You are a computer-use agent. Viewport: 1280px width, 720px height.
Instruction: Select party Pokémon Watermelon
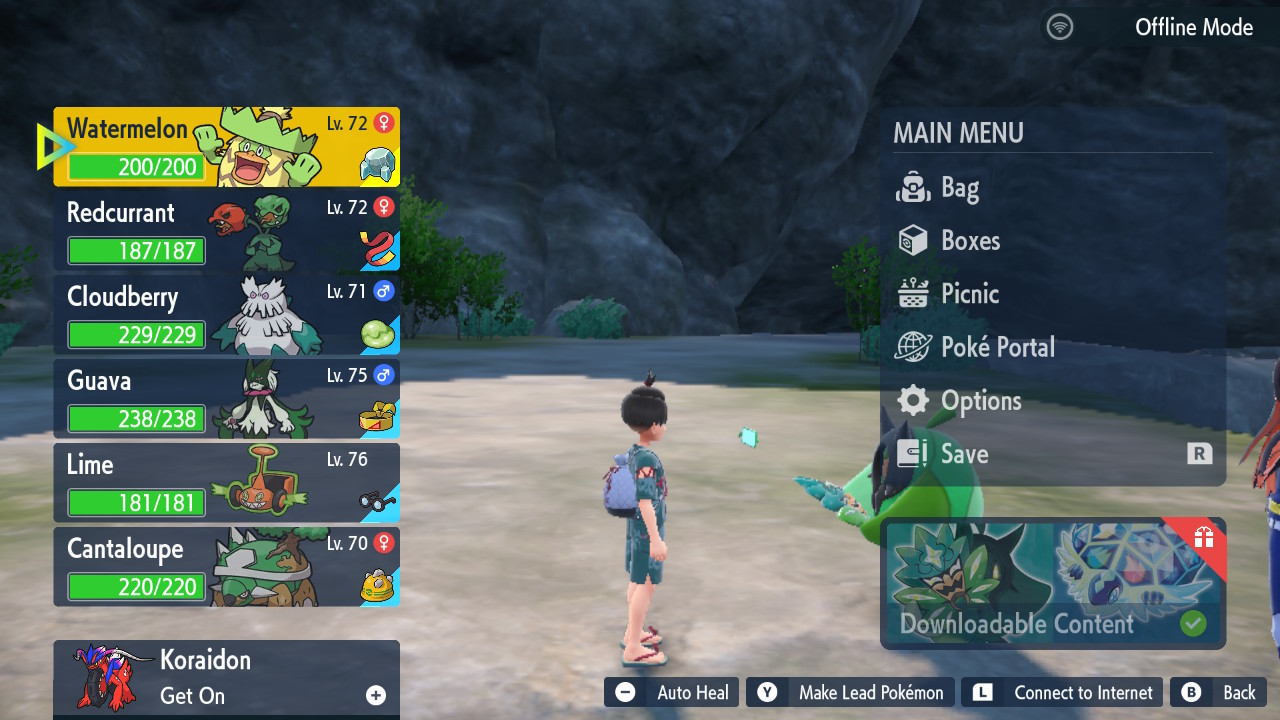point(227,147)
